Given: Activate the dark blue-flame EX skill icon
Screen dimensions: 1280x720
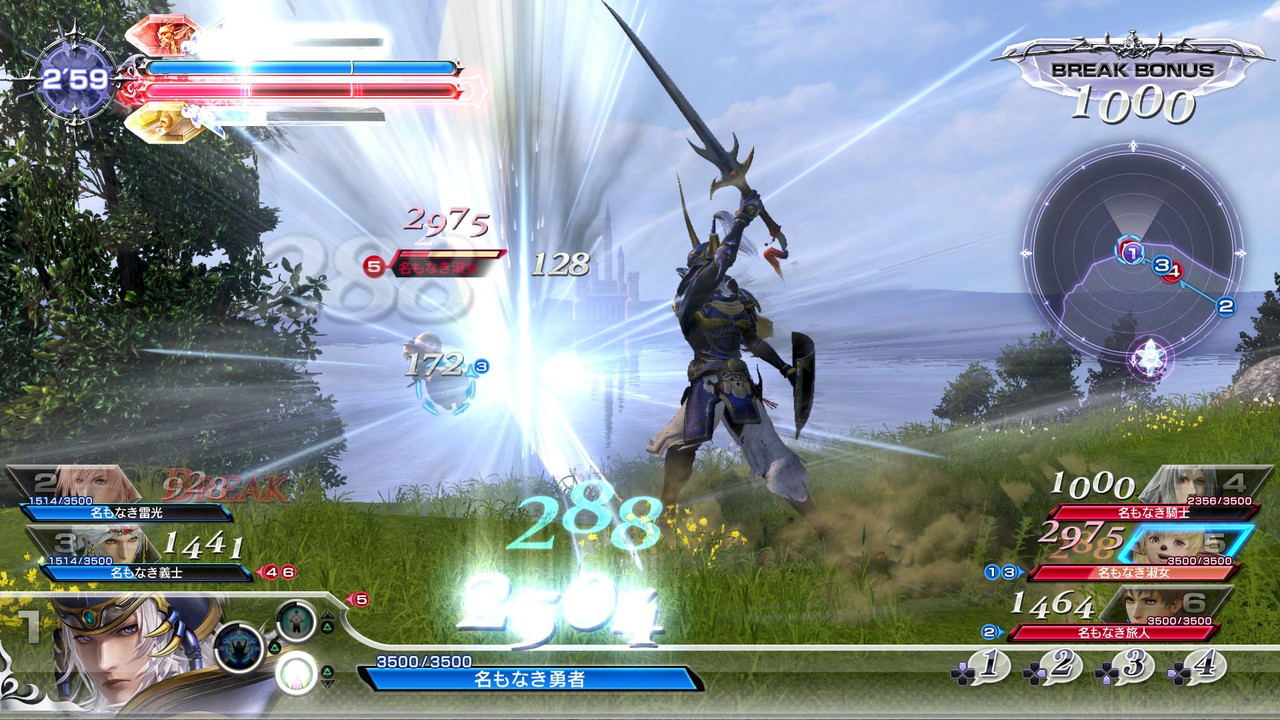Looking at the screenshot, I should (x=240, y=646).
